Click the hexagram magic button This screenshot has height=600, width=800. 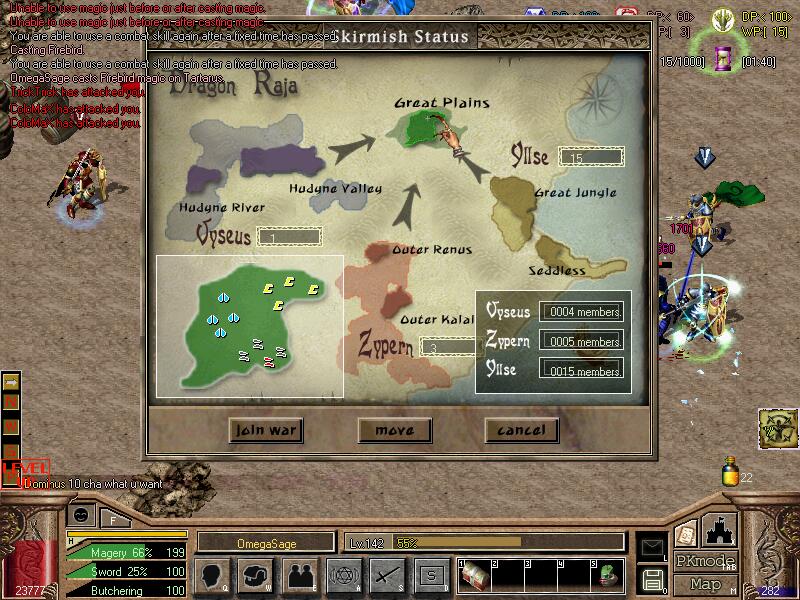[x=343, y=575]
